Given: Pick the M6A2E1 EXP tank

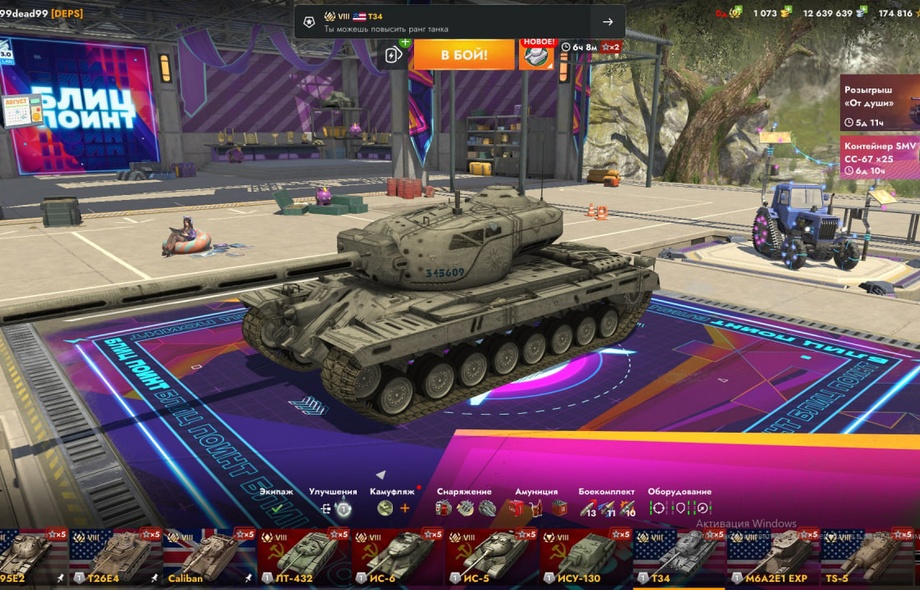Looking at the screenshot, I should pyautogui.click(x=774, y=557).
